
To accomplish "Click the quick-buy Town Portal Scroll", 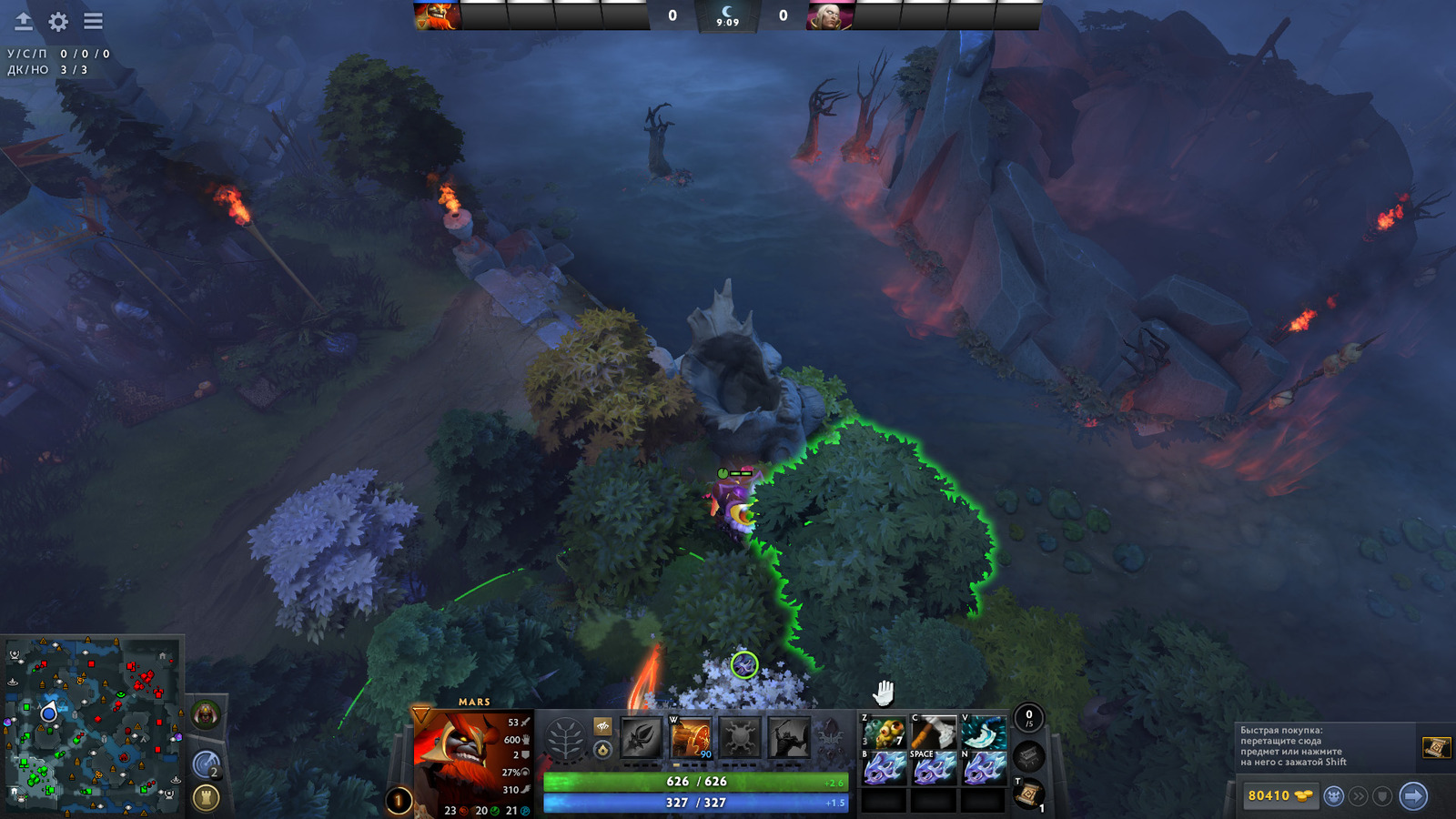I will tap(1436, 747).
